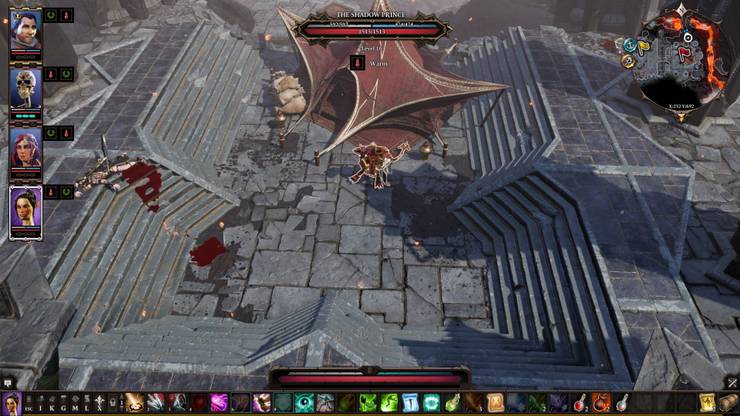
Task: Use the cyan eye skill on hotbar
Action: (303, 402)
